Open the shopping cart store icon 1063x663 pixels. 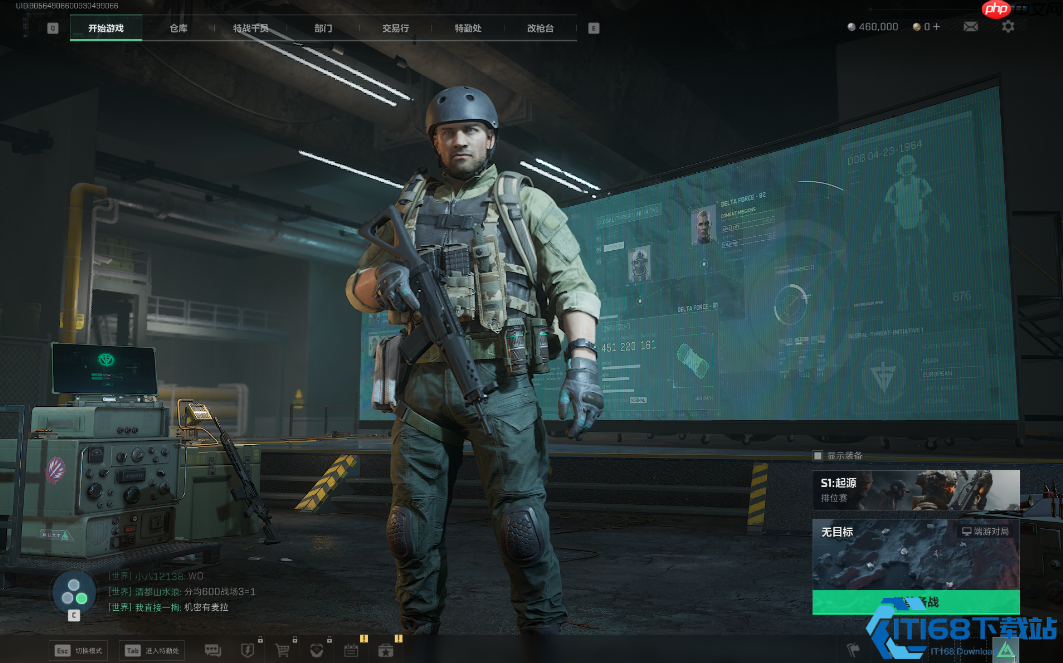point(283,650)
